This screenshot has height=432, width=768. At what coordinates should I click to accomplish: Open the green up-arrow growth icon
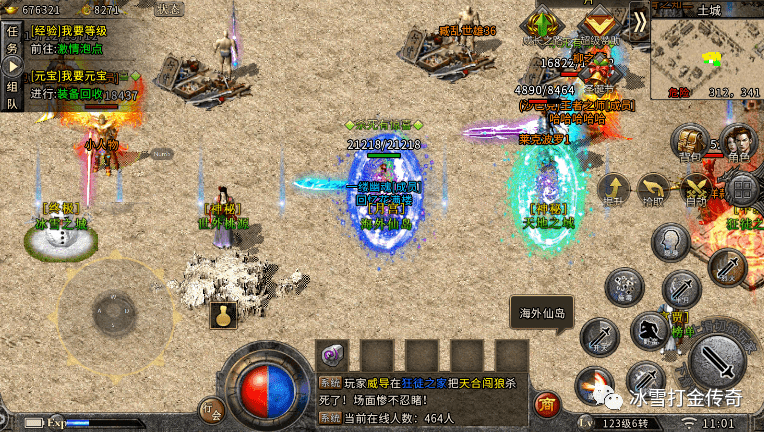[x=543, y=23]
